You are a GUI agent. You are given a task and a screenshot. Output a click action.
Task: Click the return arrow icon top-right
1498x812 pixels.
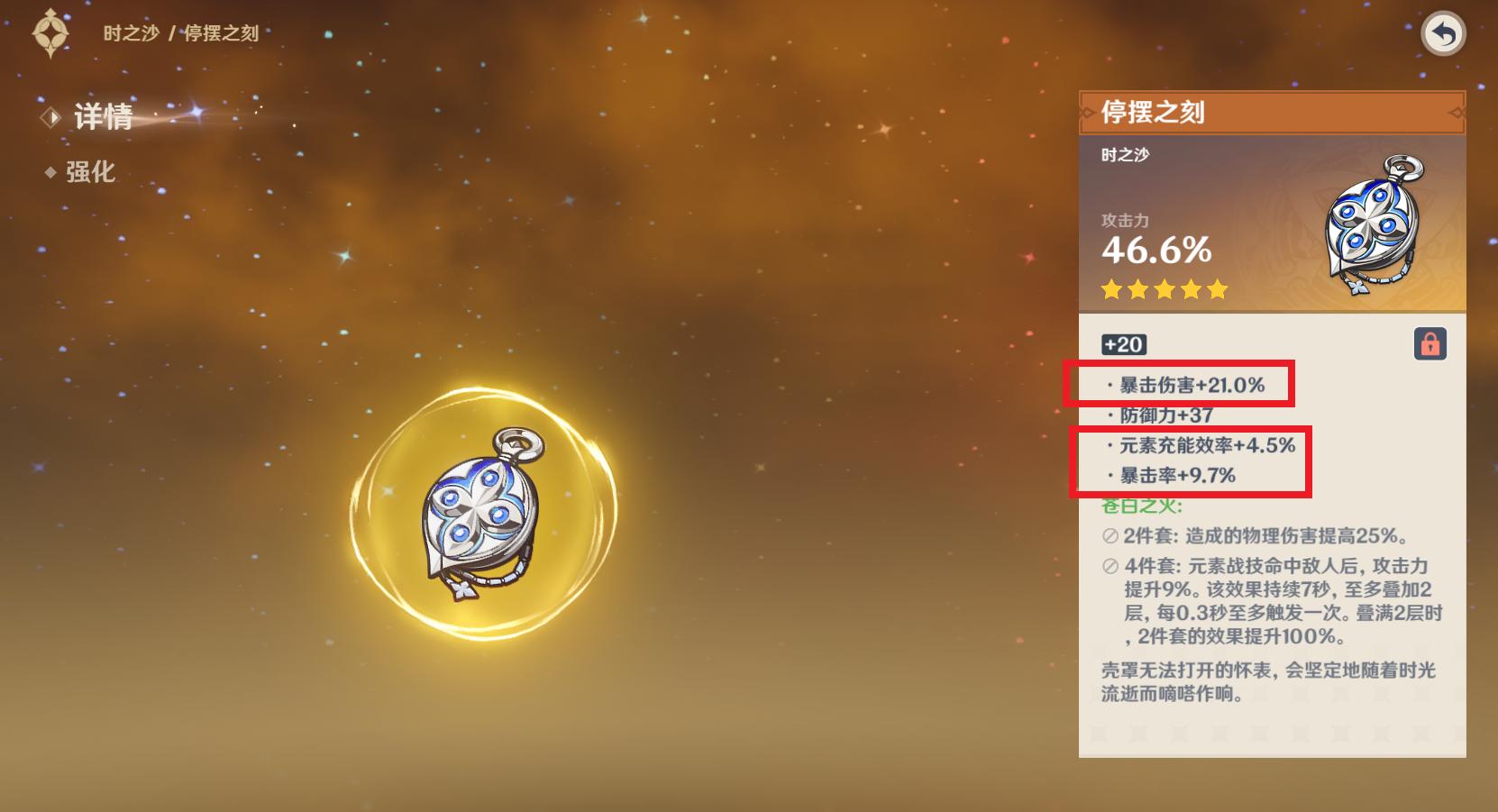(1444, 33)
